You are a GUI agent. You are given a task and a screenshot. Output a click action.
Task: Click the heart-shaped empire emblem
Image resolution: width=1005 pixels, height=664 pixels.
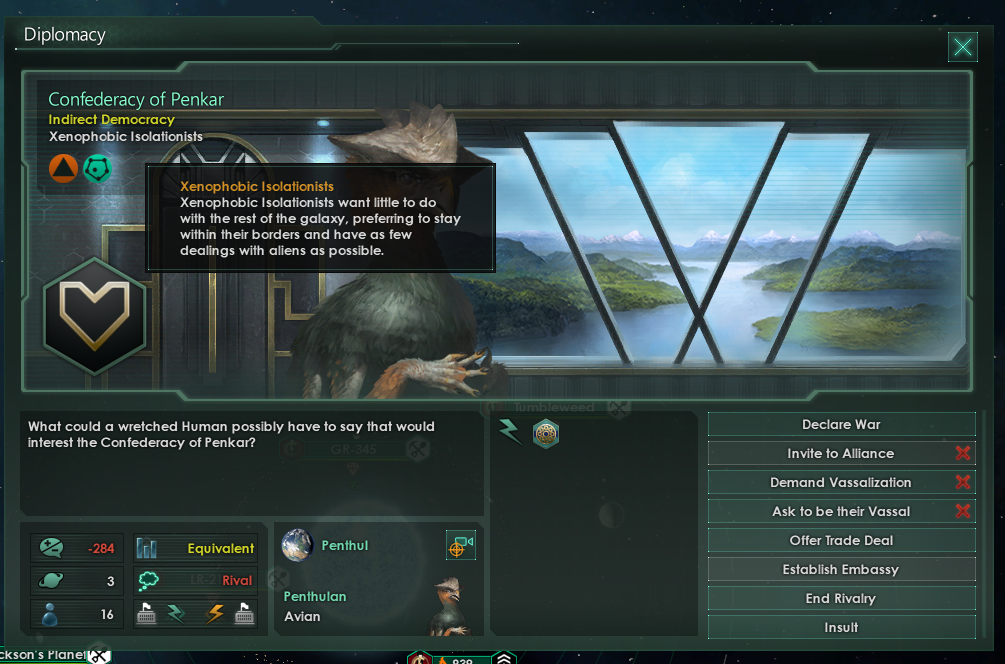pyautogui.click(x=95, y=315)
